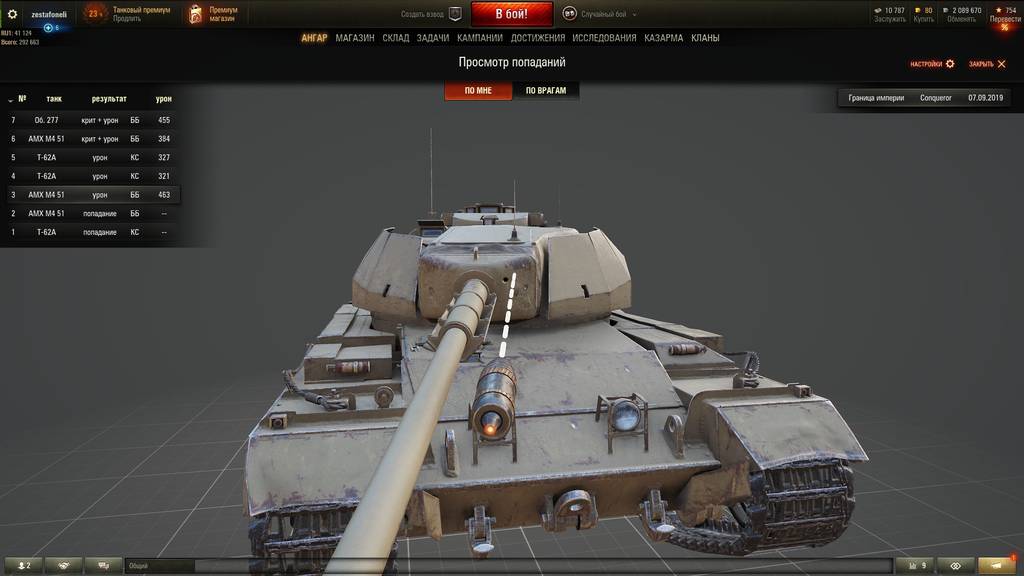
Task: Open the МАГАЗИН tab
Action: (x=355, y=38)
